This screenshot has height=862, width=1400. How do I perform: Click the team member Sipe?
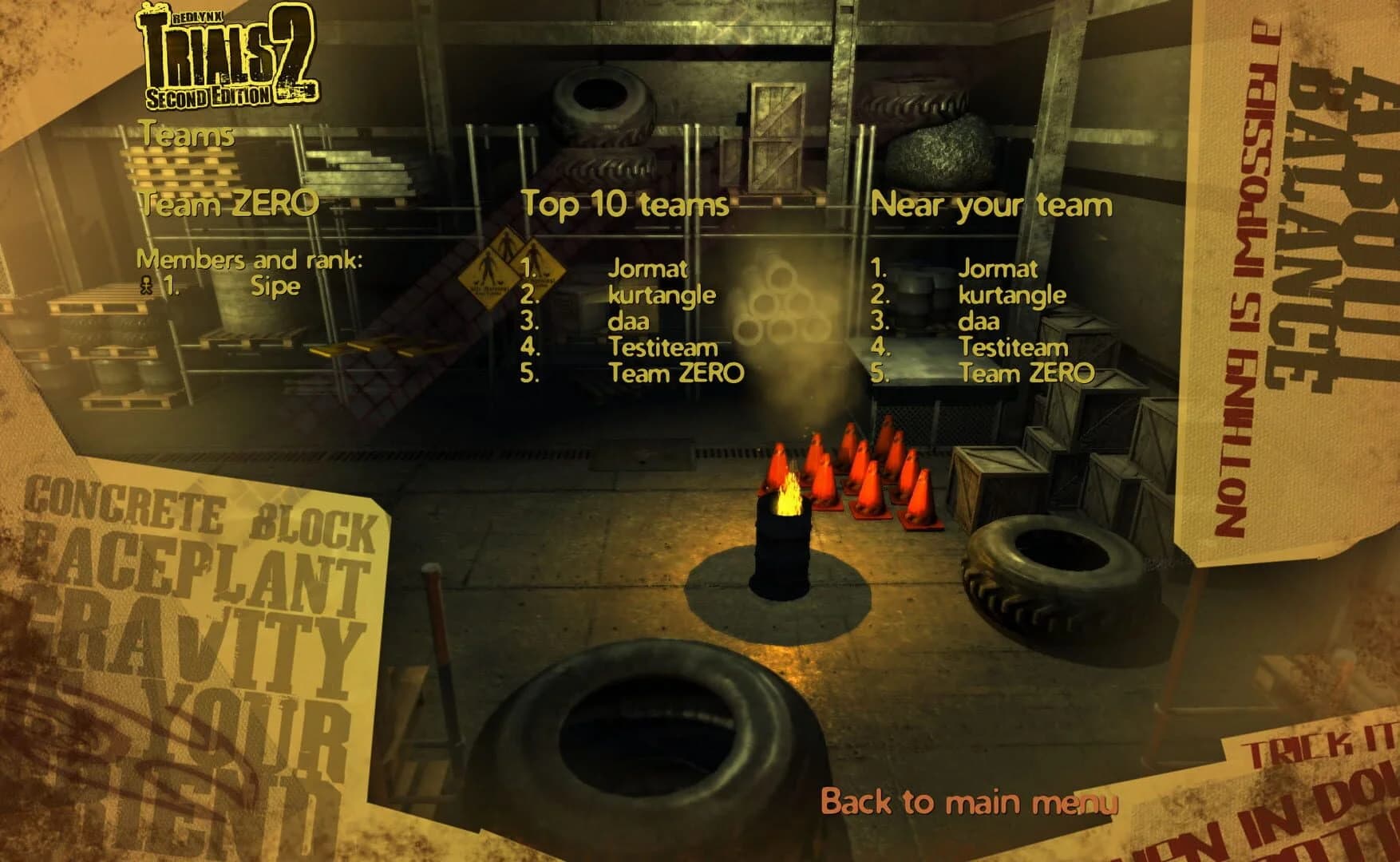[275, 286]
